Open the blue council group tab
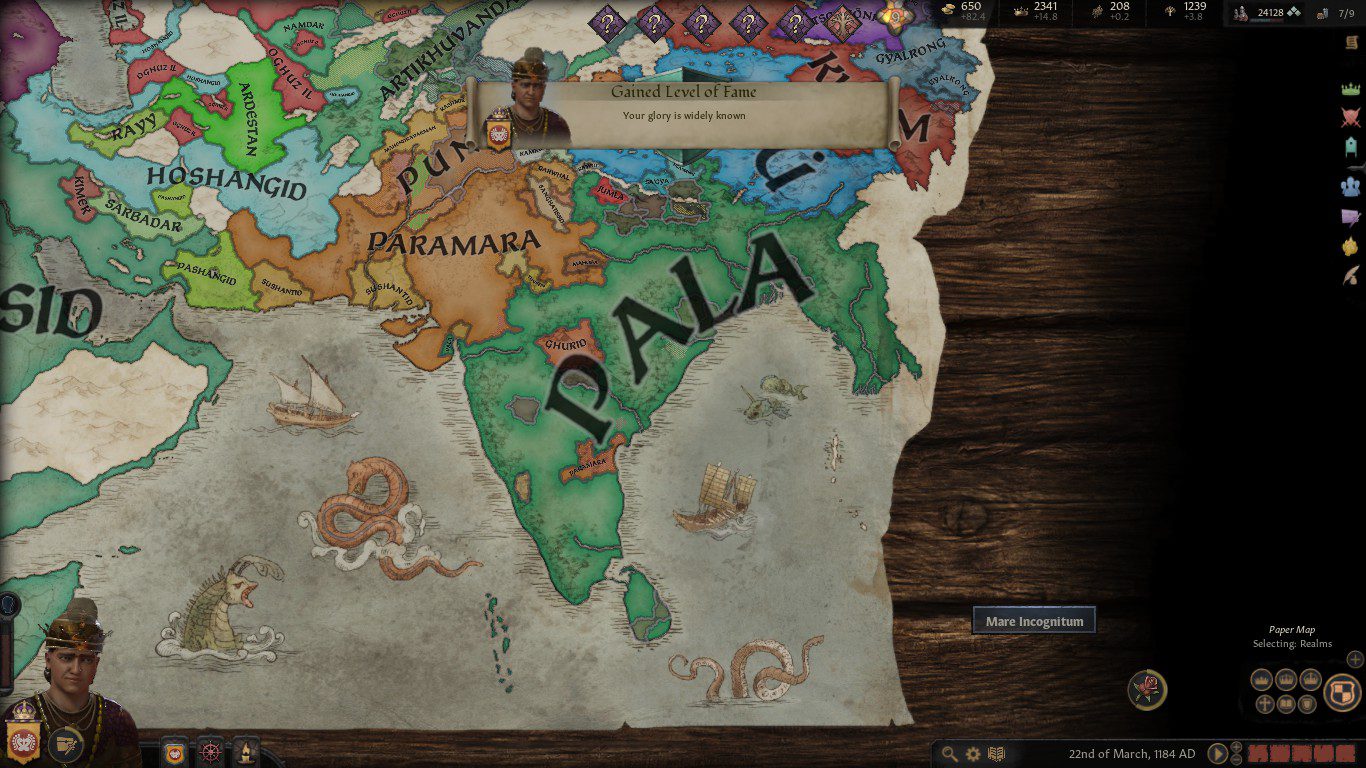This screenshot has height=768, width=1366. click(x=1351, y=186)
